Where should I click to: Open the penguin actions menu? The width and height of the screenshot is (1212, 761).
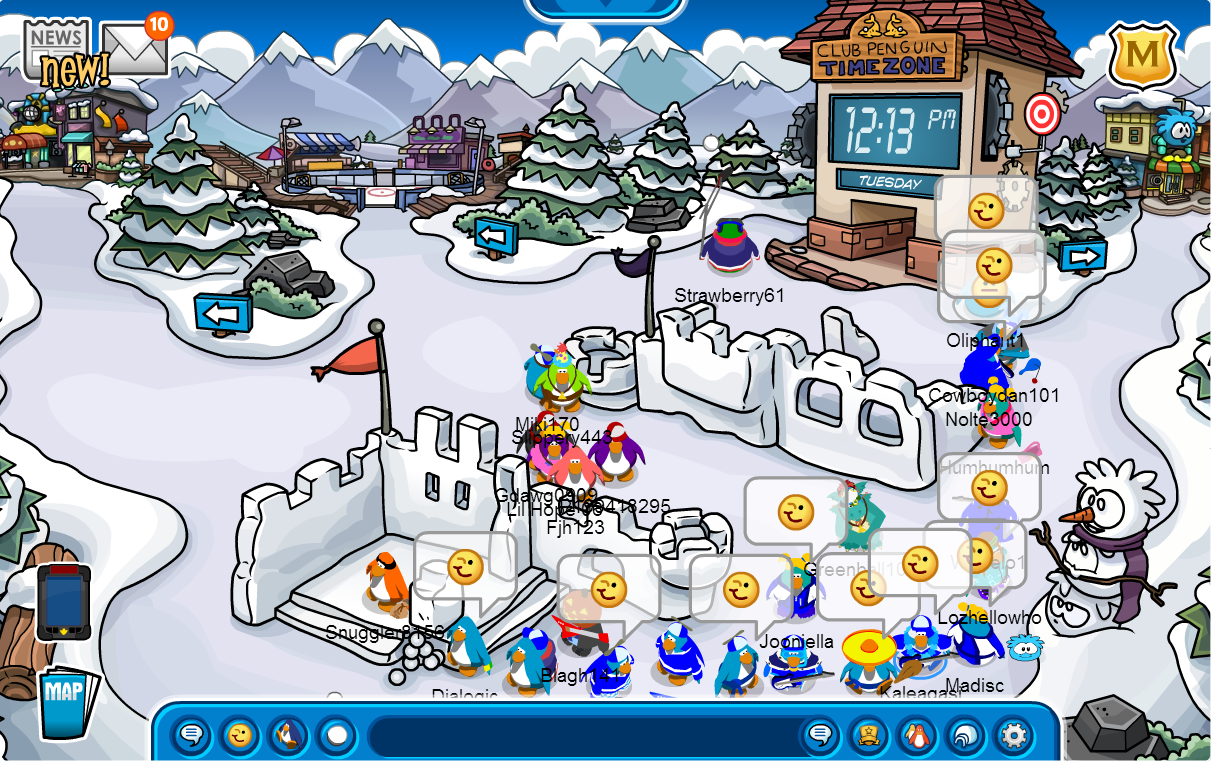[288, 736]
